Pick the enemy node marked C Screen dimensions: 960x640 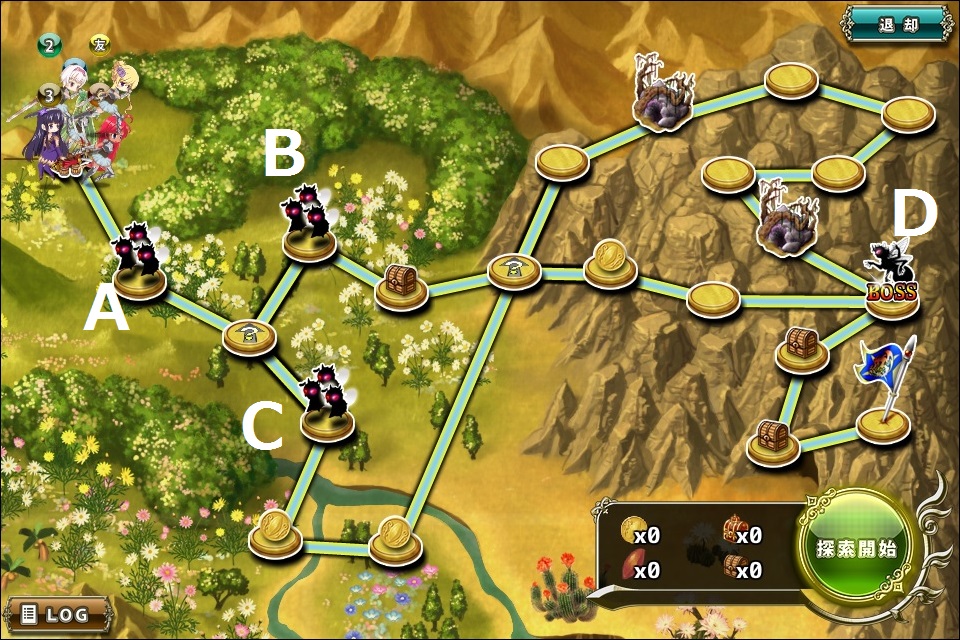coord(327,405)
